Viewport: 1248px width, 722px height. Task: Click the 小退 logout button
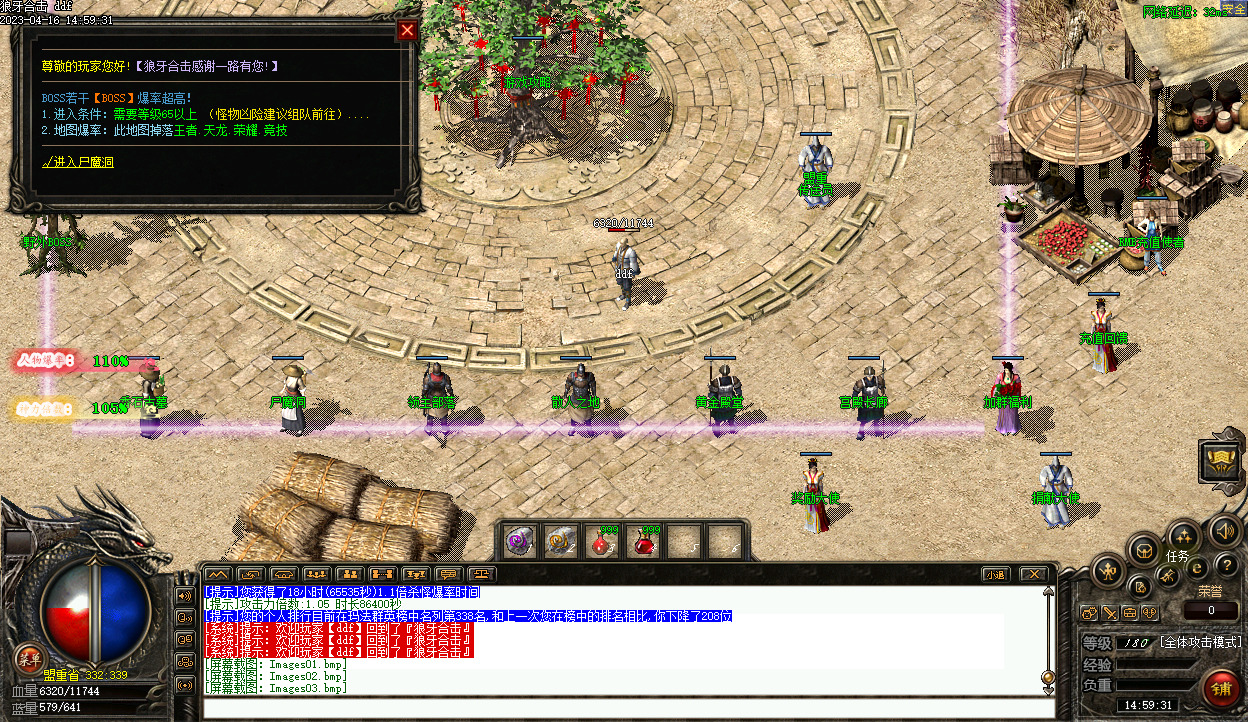coord(994,574)
